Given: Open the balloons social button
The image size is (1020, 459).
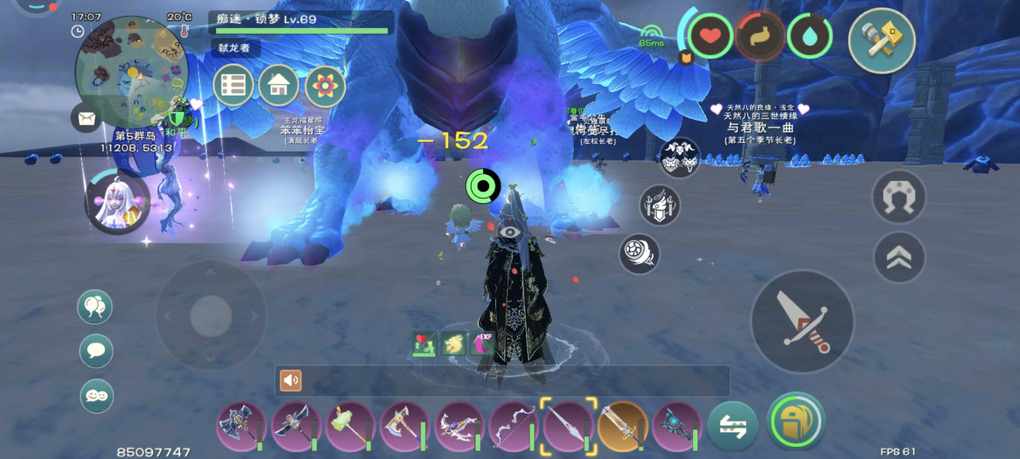Looking at the screenshot, I should tap(95, 307).
